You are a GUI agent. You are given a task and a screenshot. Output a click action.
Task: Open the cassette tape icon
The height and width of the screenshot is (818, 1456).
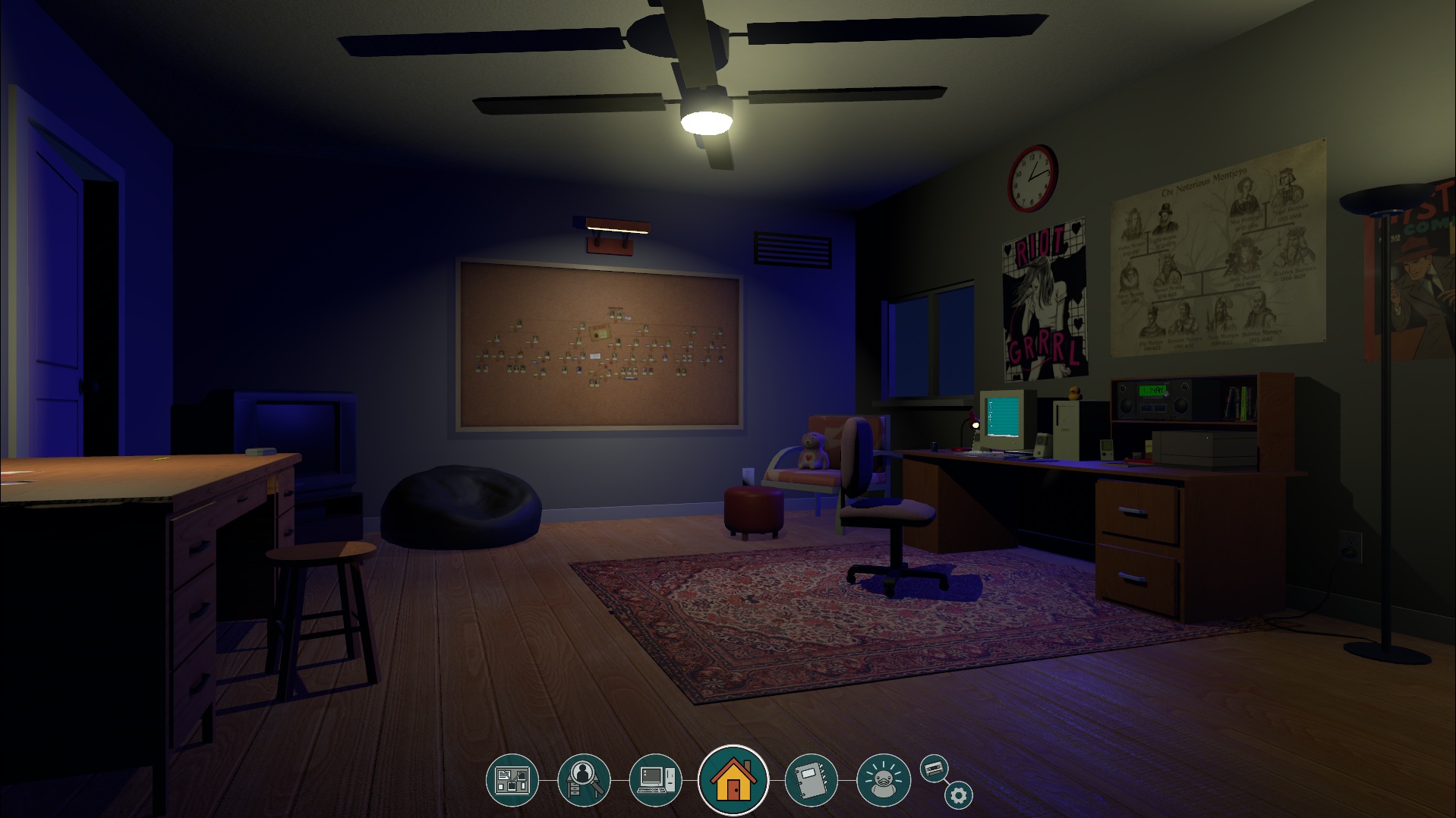(934, 769)
